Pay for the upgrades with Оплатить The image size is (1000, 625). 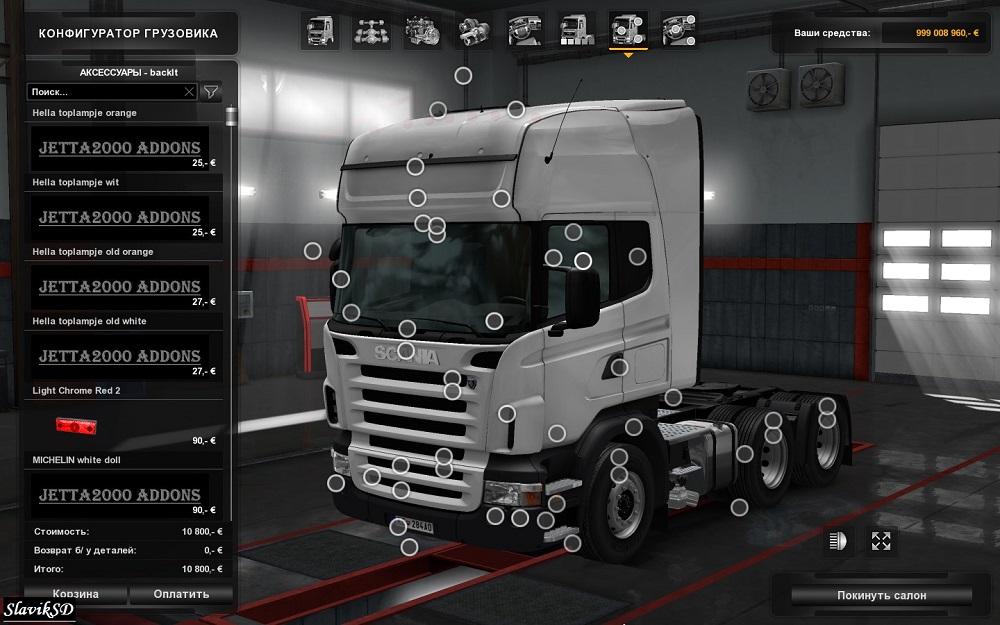click(181, 594)
